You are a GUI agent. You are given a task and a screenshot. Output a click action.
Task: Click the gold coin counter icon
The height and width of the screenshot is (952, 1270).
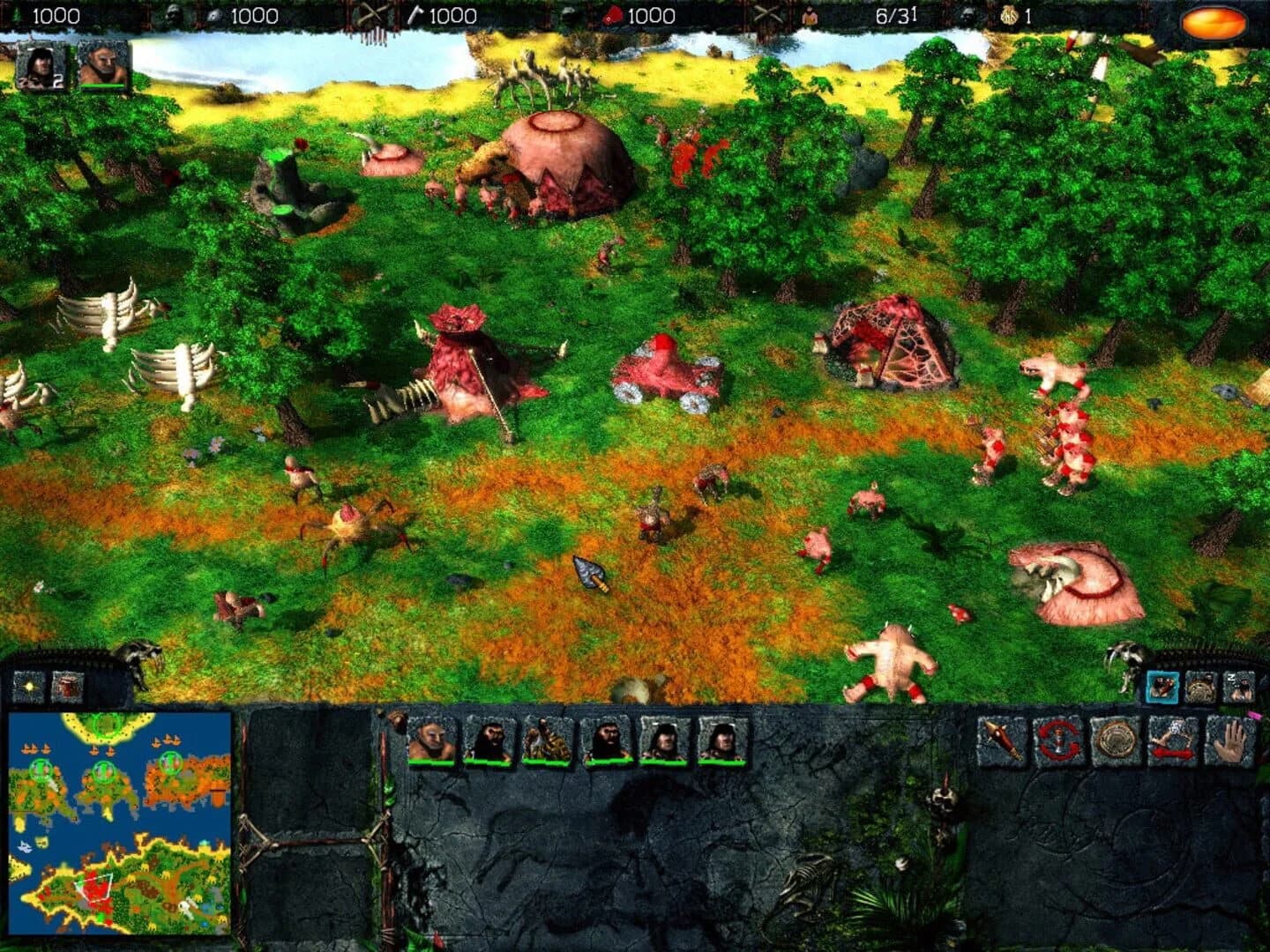[x=1008, y=15]
